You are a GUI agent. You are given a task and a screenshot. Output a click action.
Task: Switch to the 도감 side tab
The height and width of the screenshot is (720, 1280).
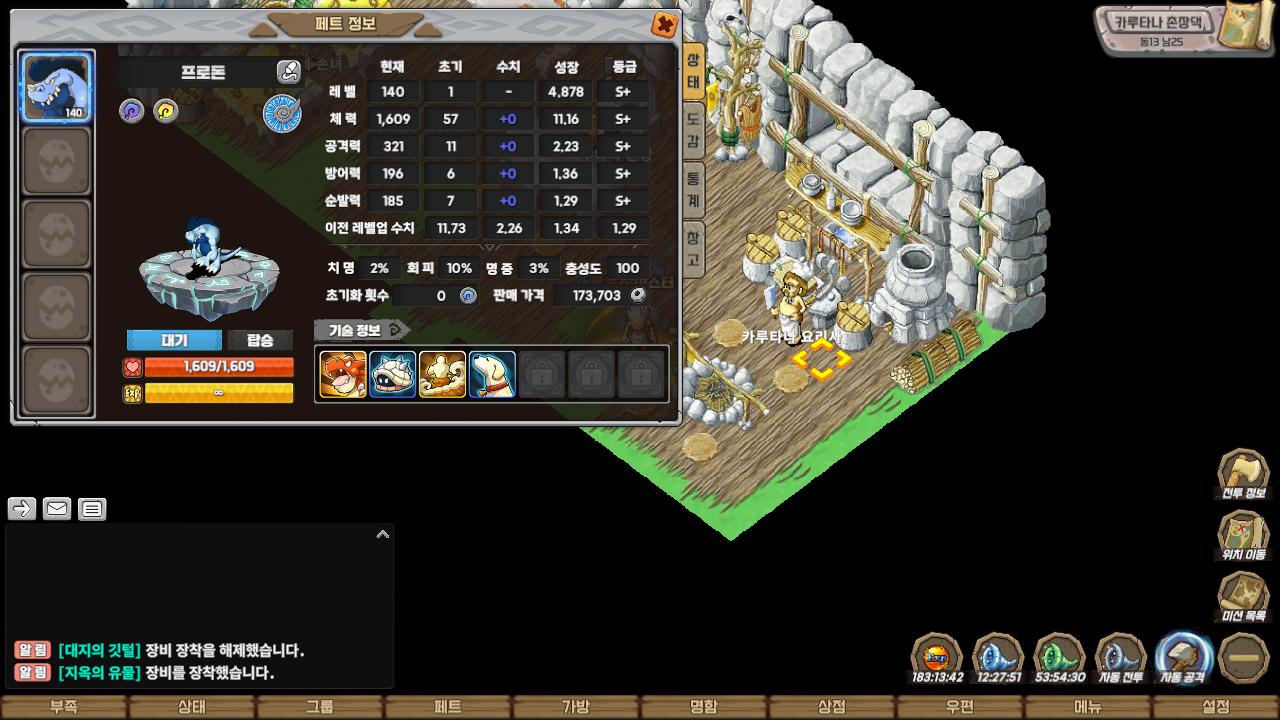coord(693,132)
